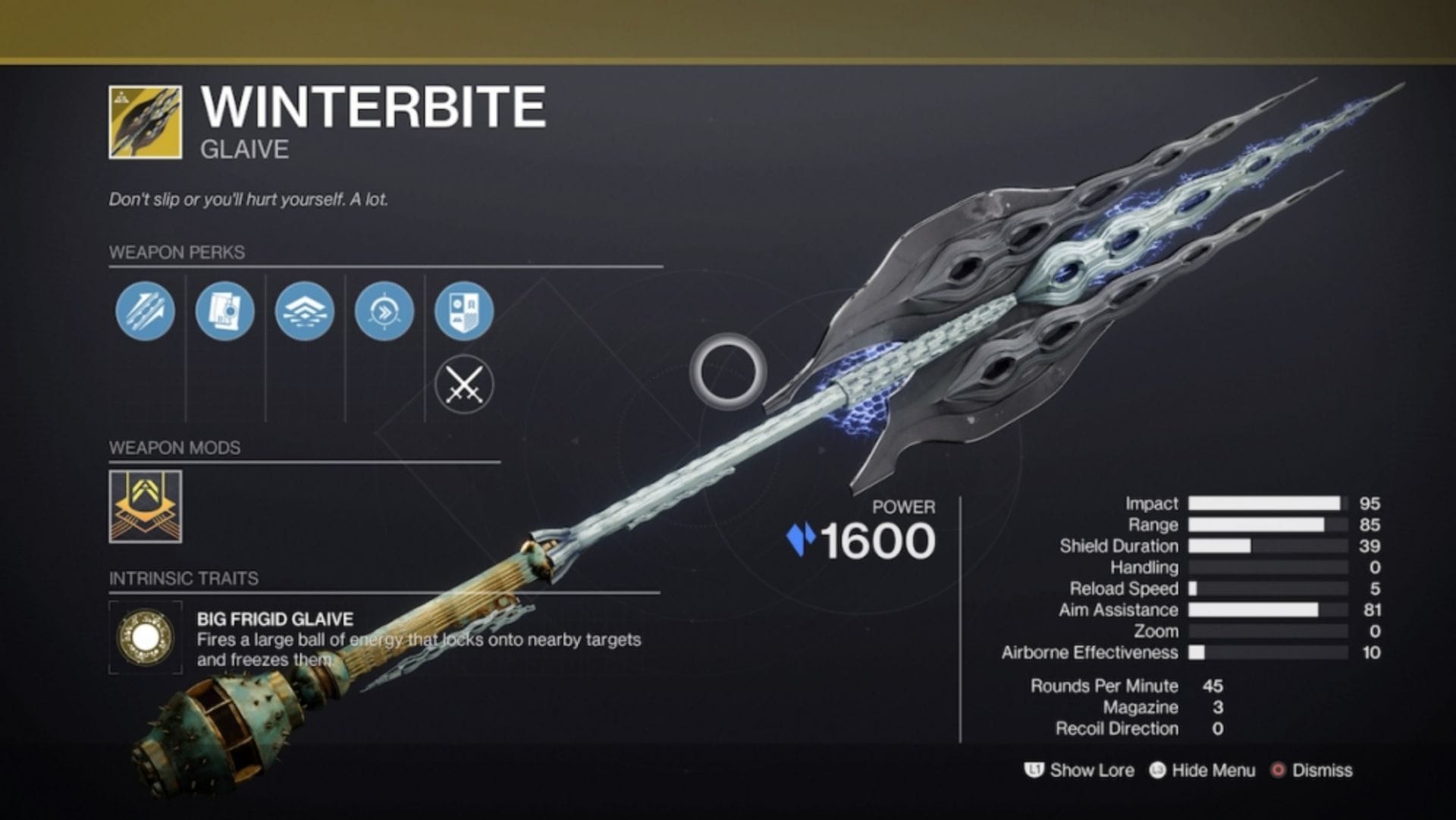Click the Shield Duration stat bar
This screenshot has height=820, width=1456.
click(1263, 545)
